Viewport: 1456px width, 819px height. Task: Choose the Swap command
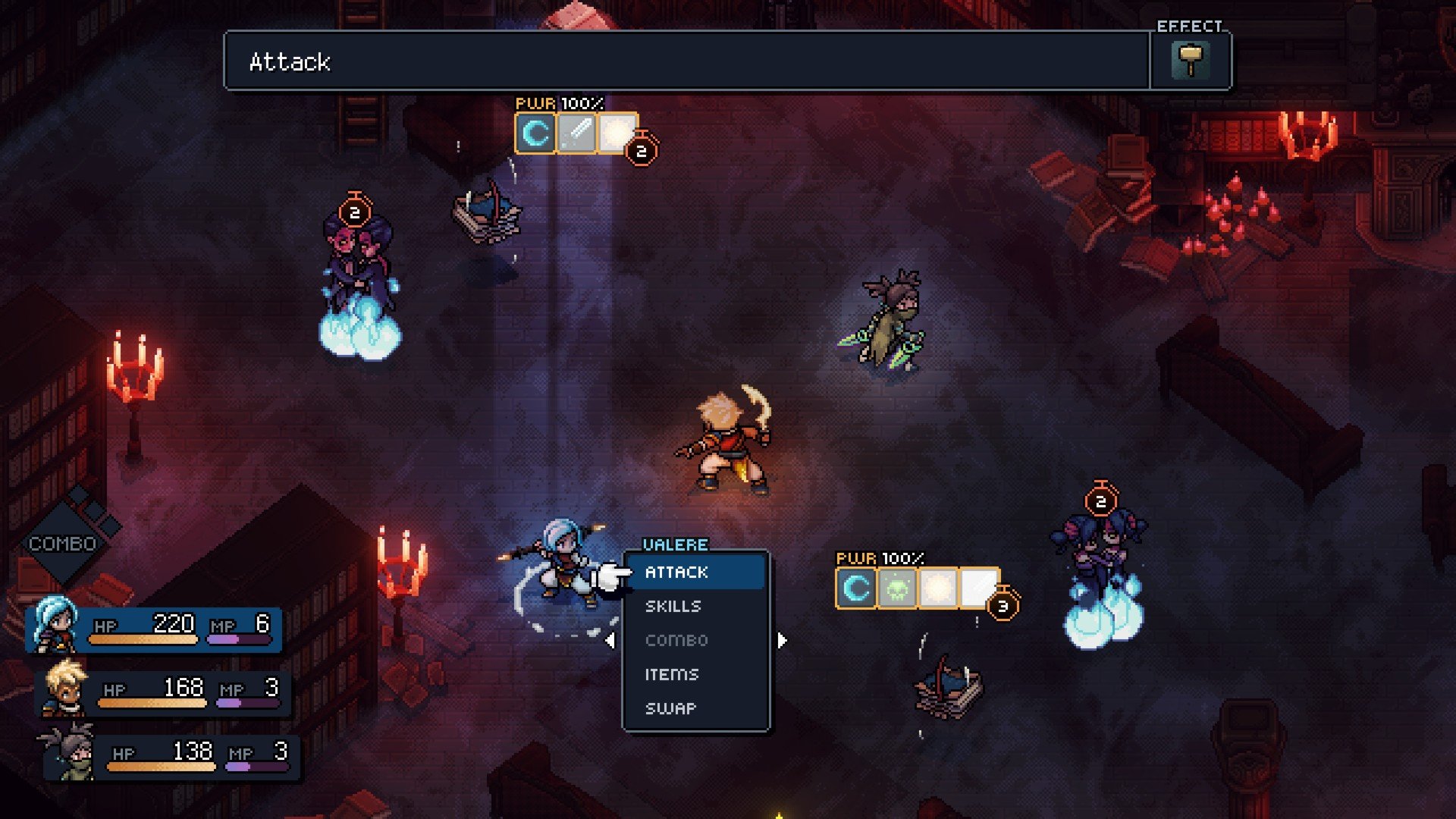pos(670,708)
